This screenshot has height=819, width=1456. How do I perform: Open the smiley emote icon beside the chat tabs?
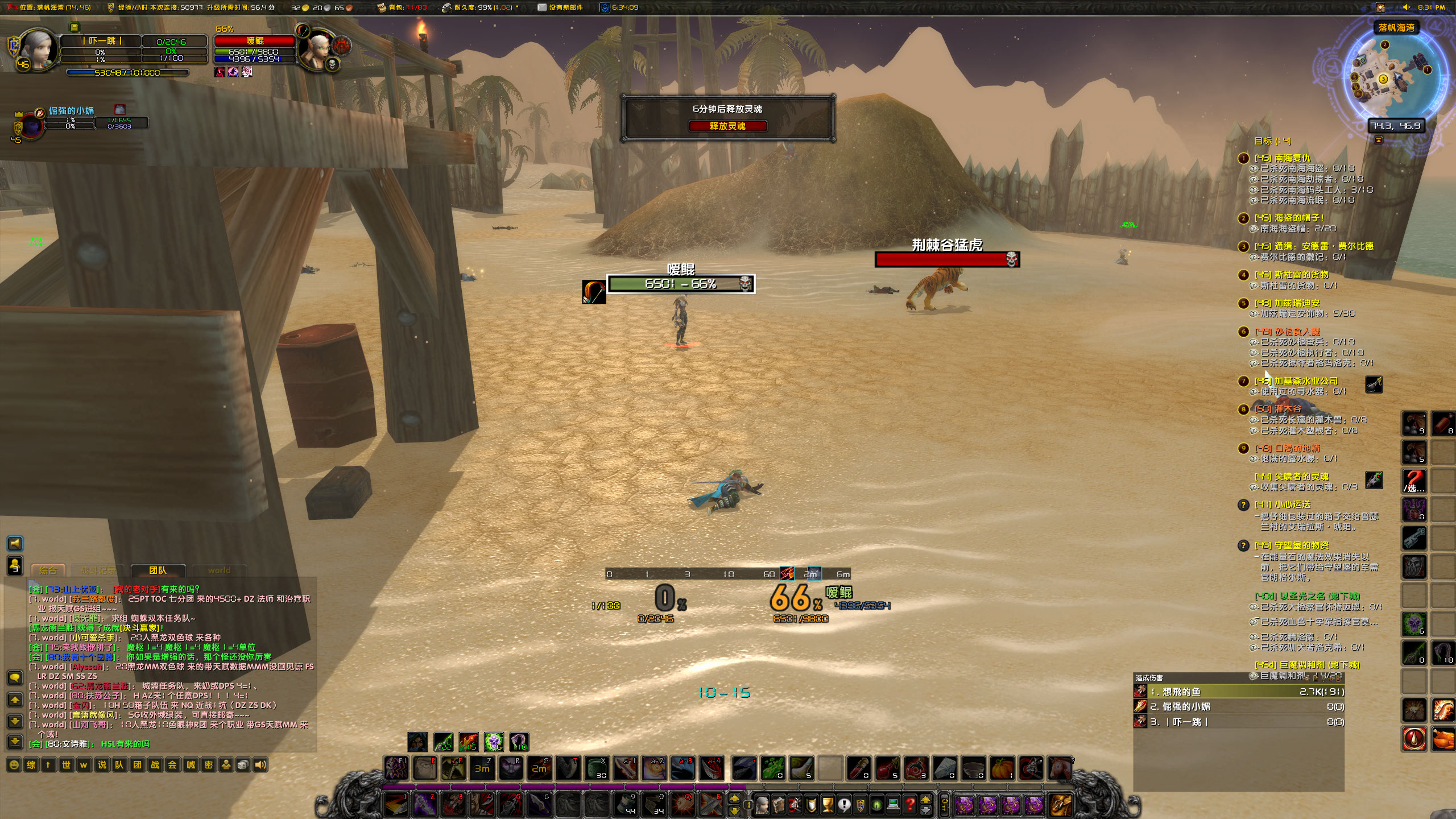[14, 765]
